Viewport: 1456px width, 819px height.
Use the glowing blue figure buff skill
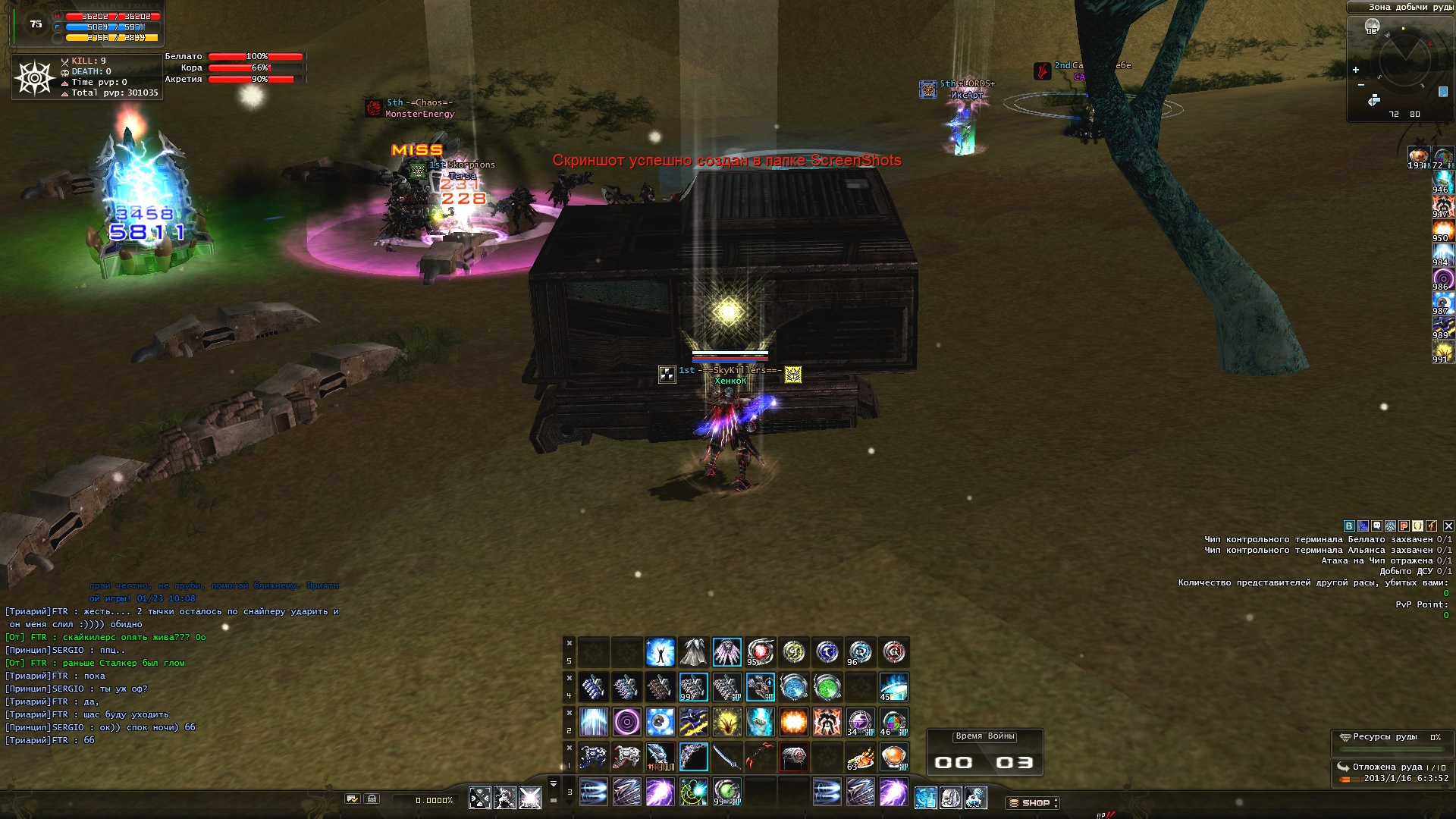(x=660, y=652)
